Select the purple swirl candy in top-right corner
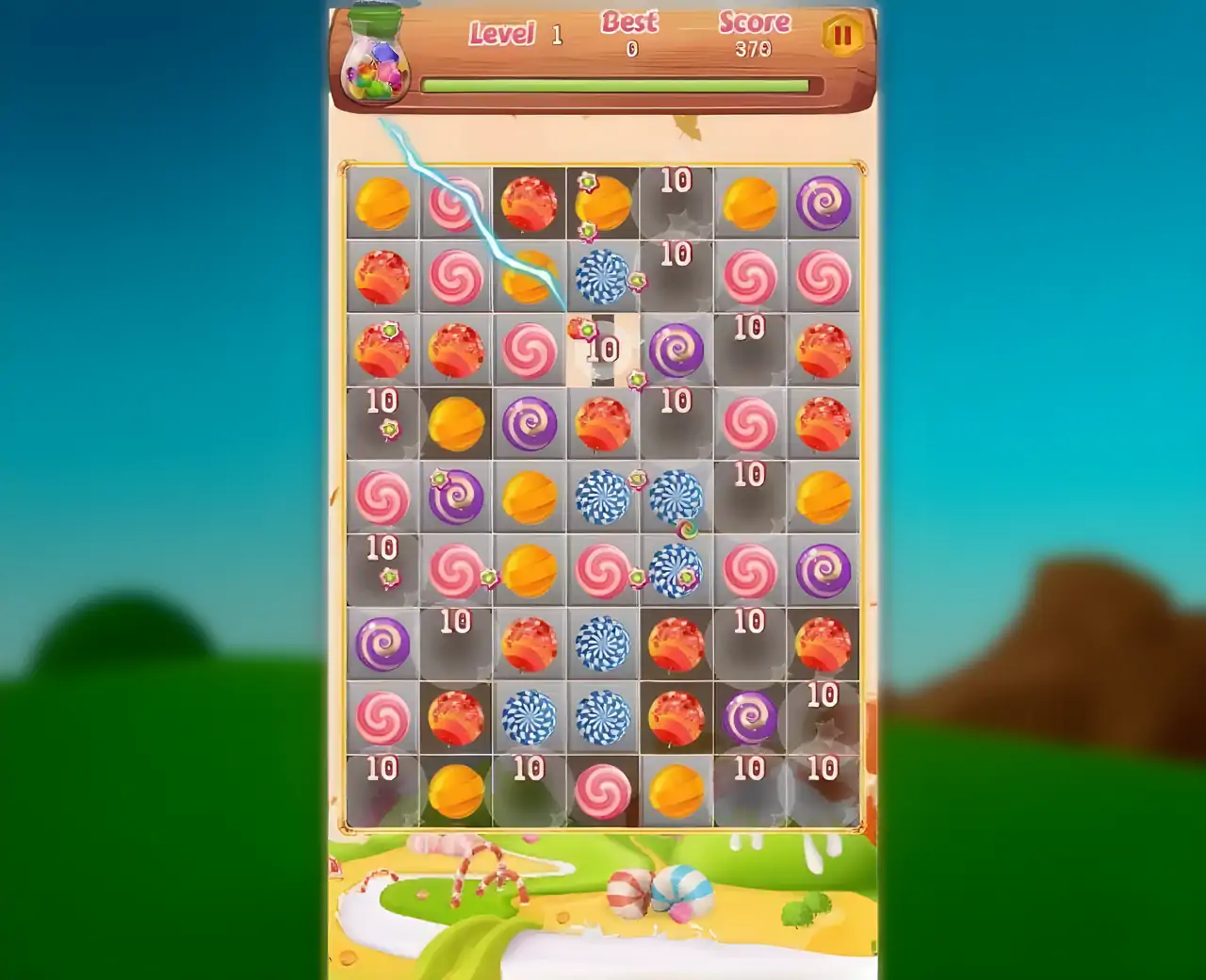The image size is (1206, 980). pyautogui.click(x=823, y=205)
